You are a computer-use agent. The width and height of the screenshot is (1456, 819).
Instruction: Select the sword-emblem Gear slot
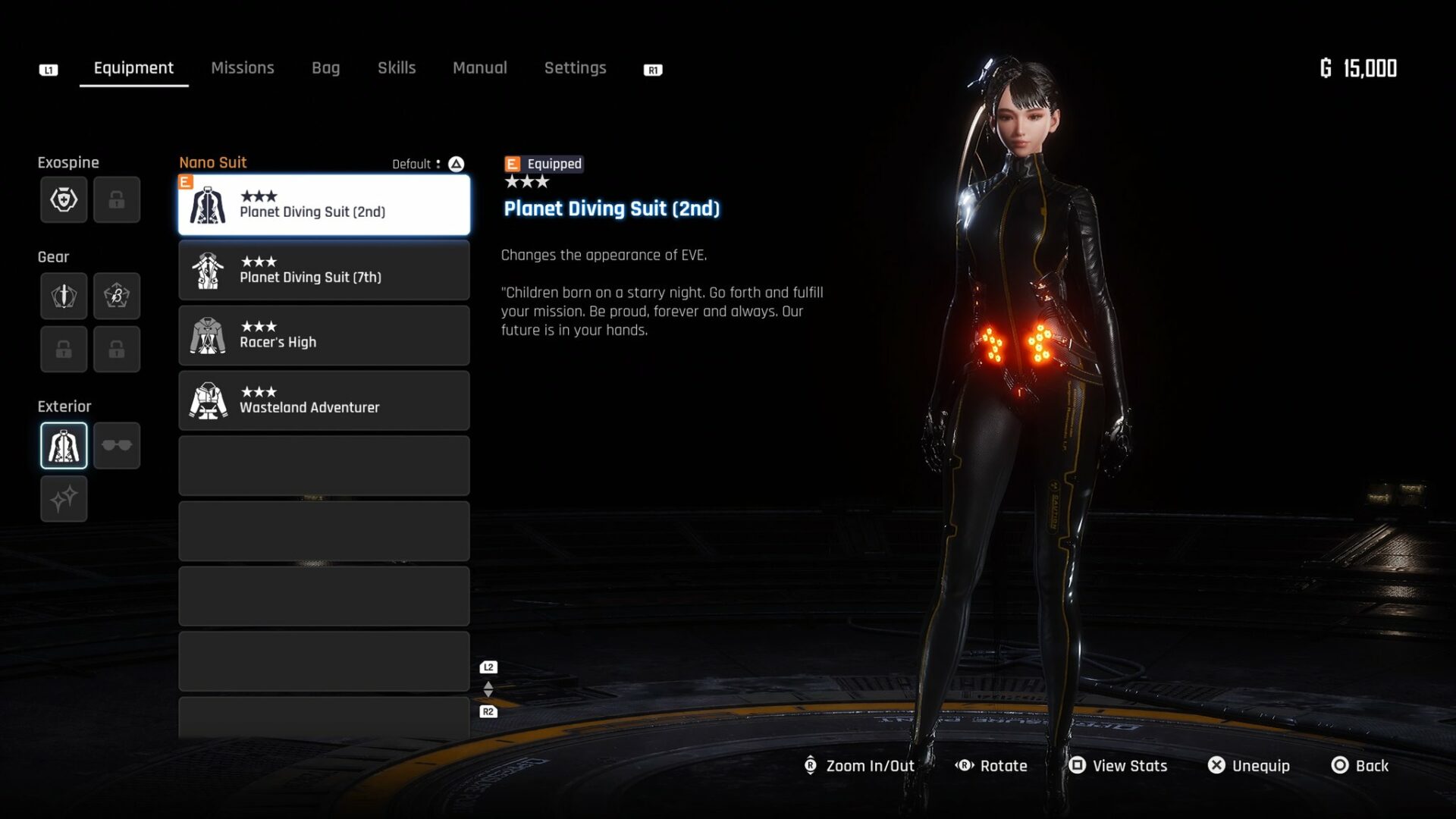(64, 296)
